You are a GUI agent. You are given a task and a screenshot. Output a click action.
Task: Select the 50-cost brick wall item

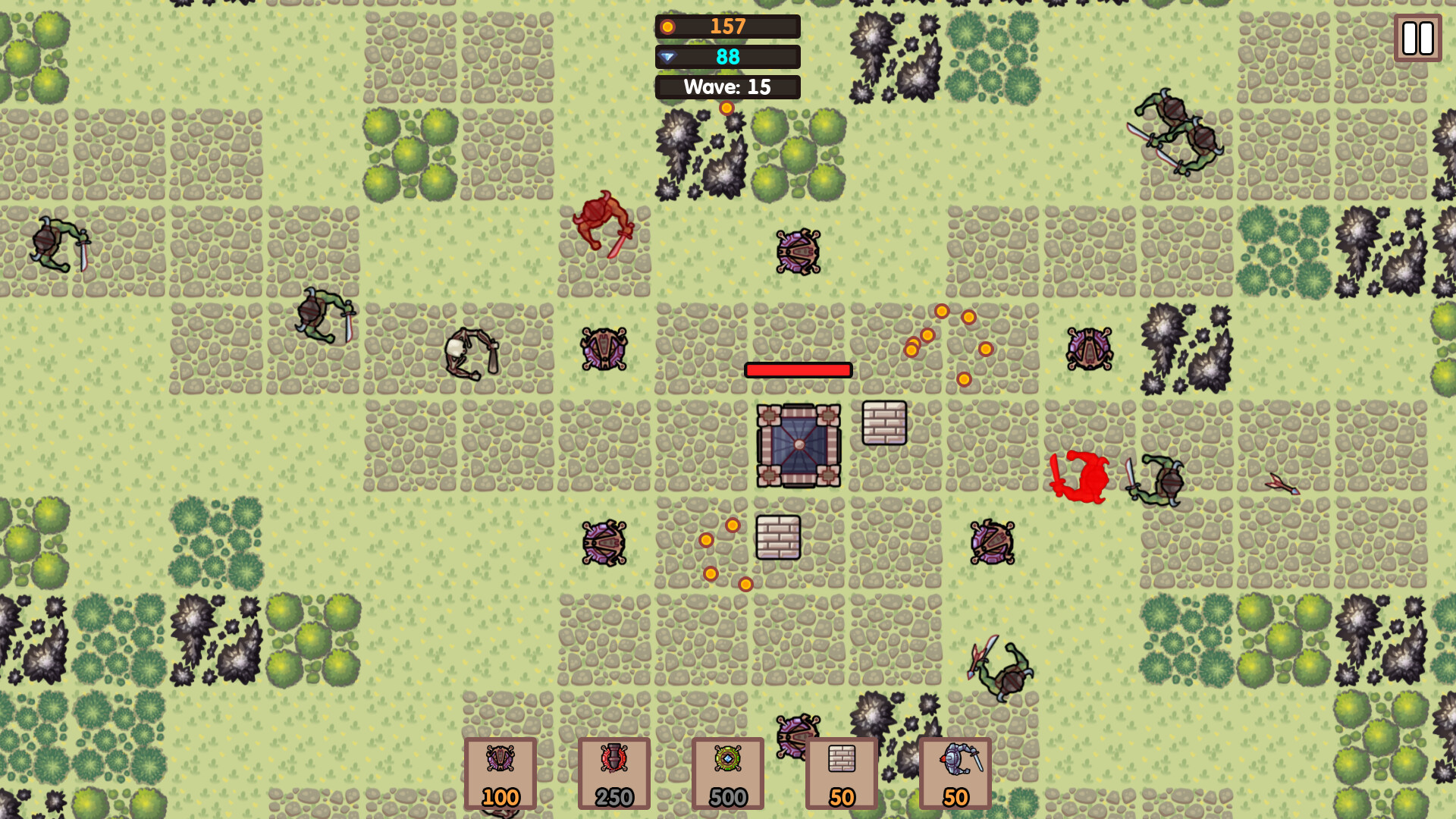841,772
